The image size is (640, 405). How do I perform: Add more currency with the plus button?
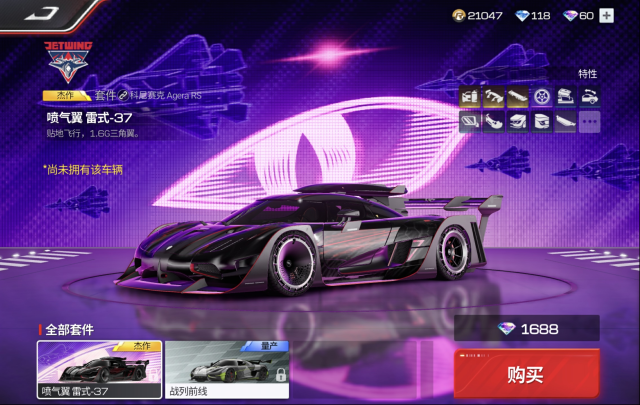(x=606, y=16)
